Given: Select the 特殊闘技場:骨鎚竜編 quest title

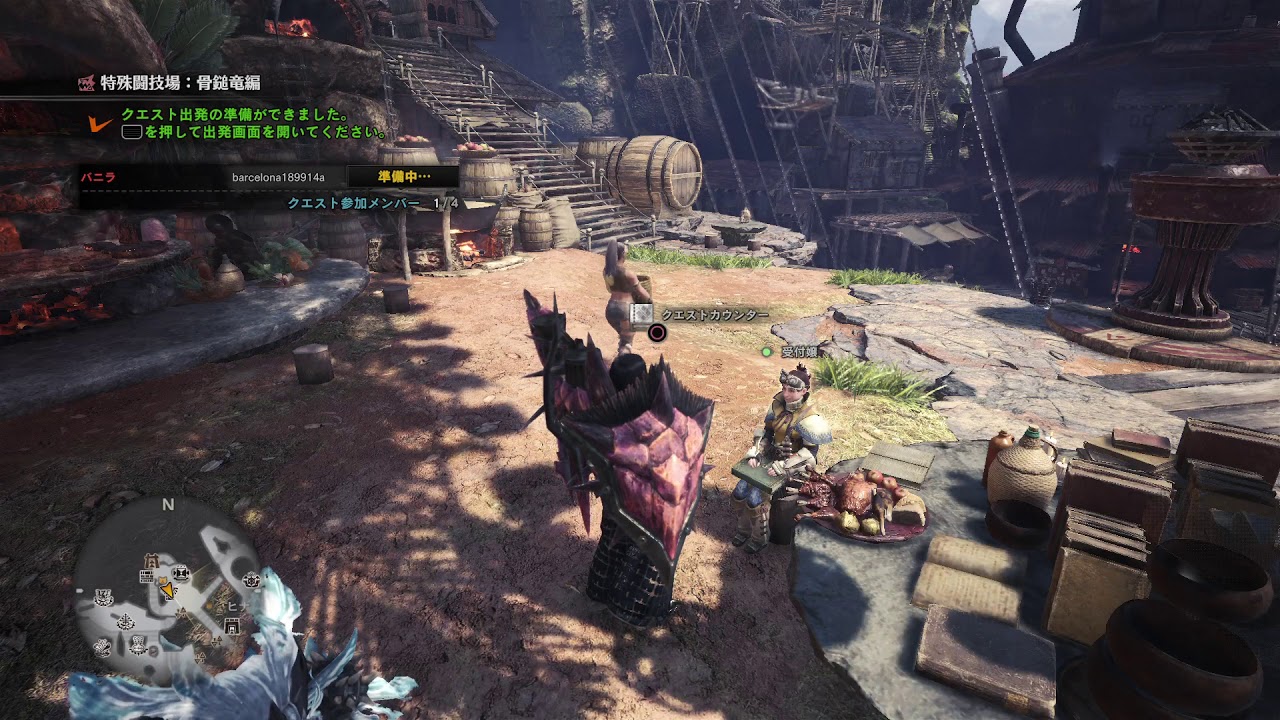Looking at the screenshot, I should tap(180, 83).
